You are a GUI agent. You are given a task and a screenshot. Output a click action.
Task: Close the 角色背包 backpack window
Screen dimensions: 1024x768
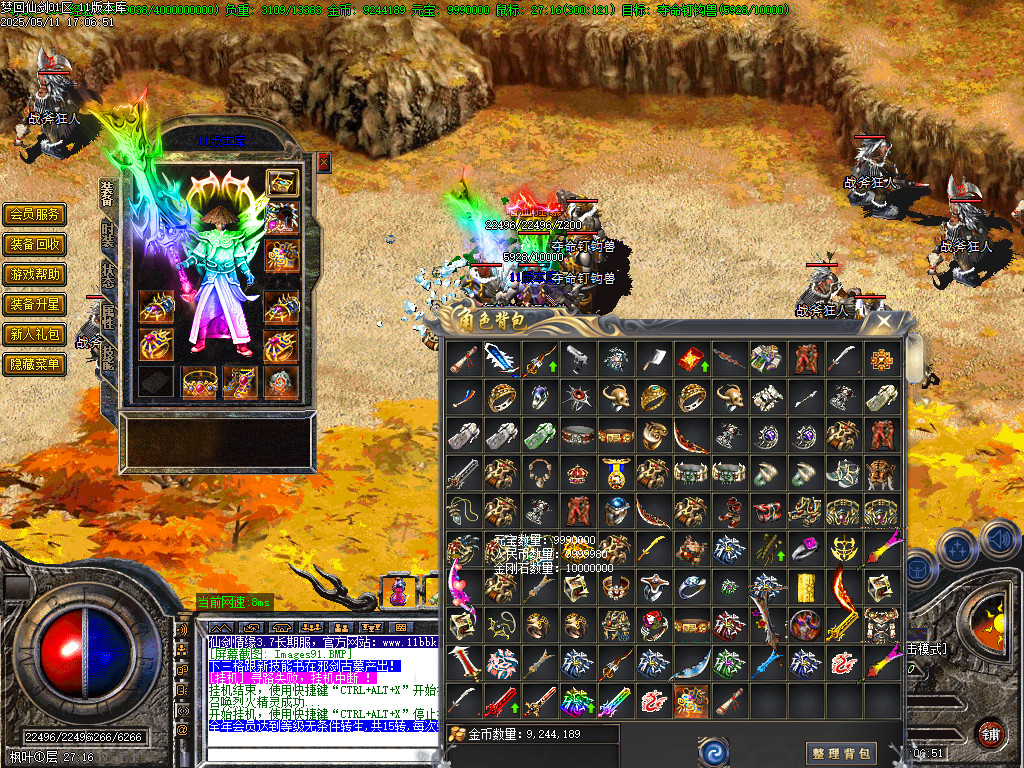(x=884, y=321)
